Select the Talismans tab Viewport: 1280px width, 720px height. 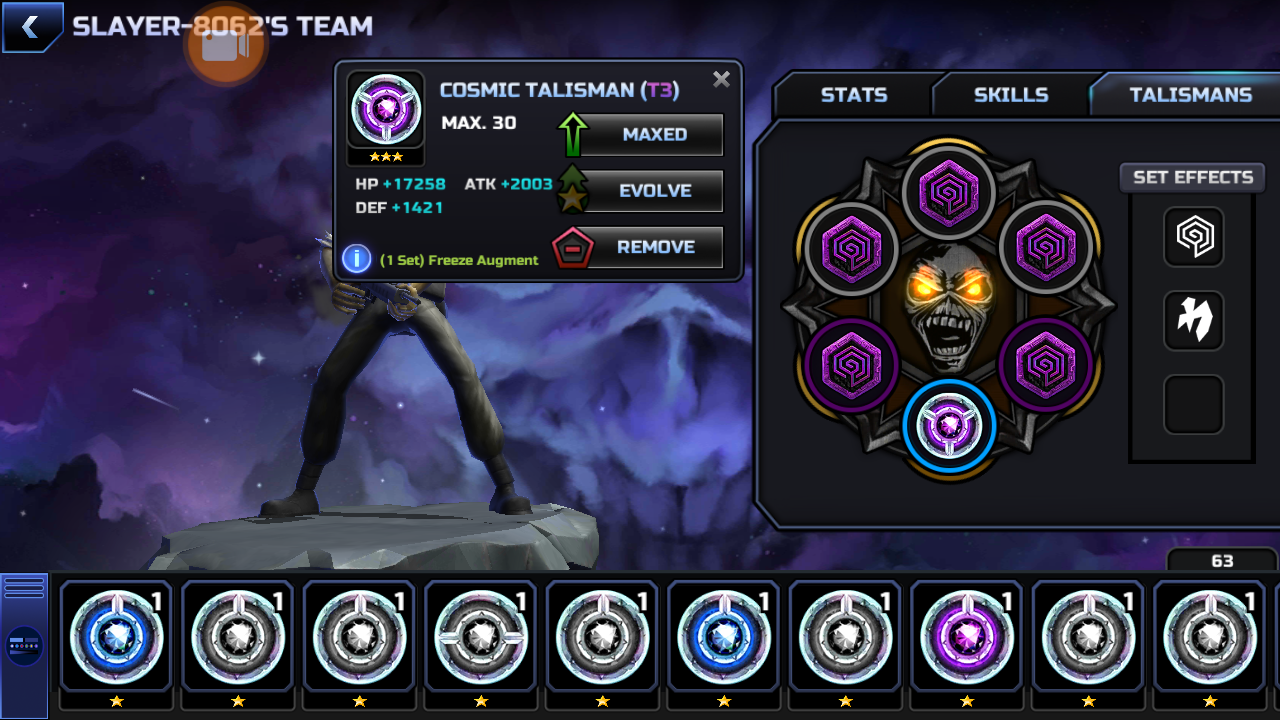[1190, 95]
